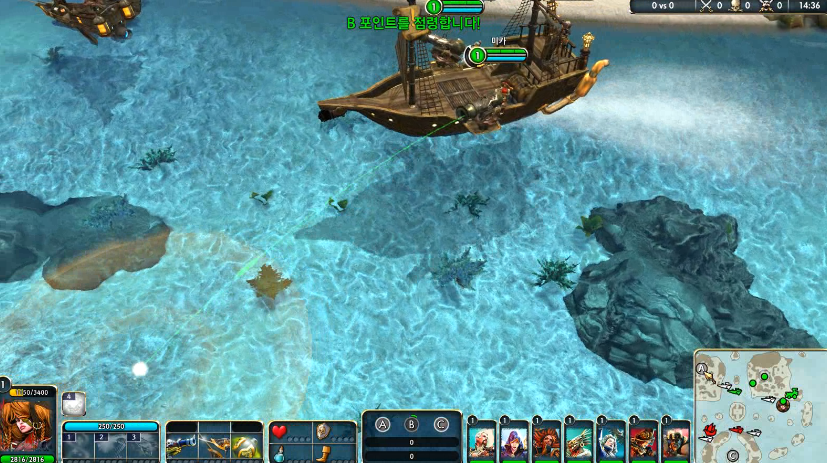This screenshot has width=827, height=463.
Task: Select capture point B indicator
Action: 411,423
